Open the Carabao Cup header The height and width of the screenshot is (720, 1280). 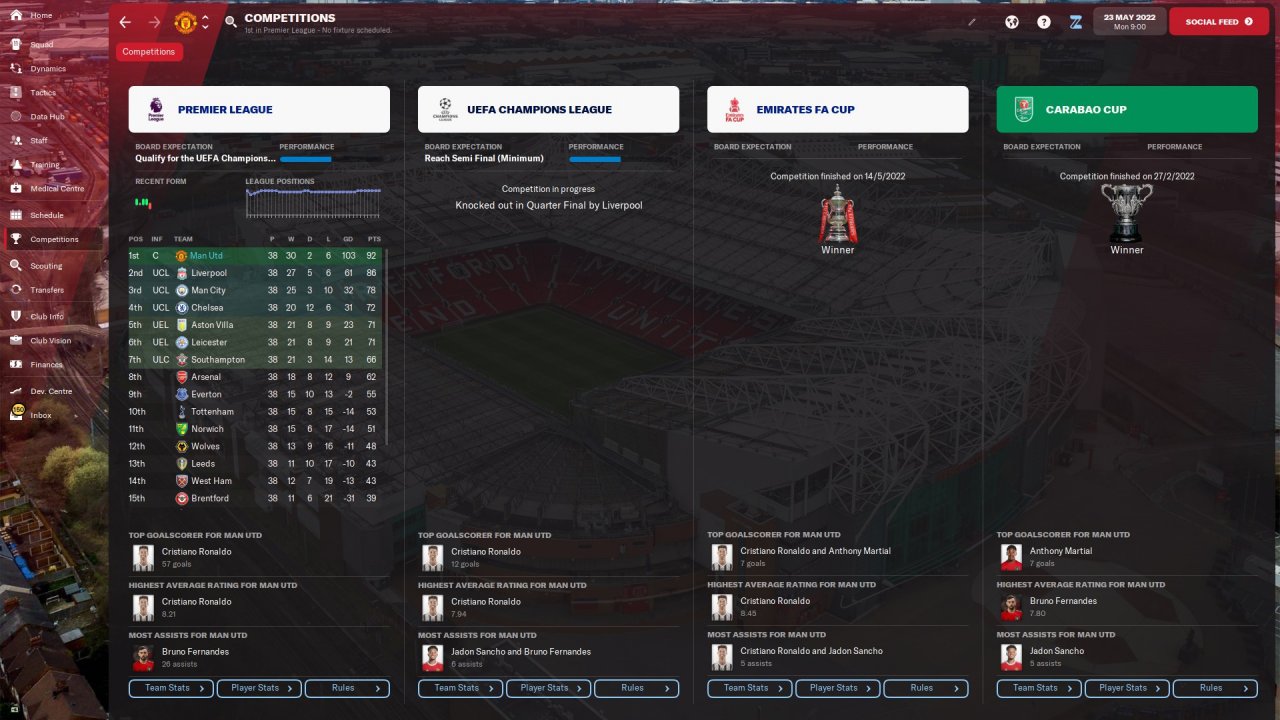pyautogui.click(x=1127, y=109)
